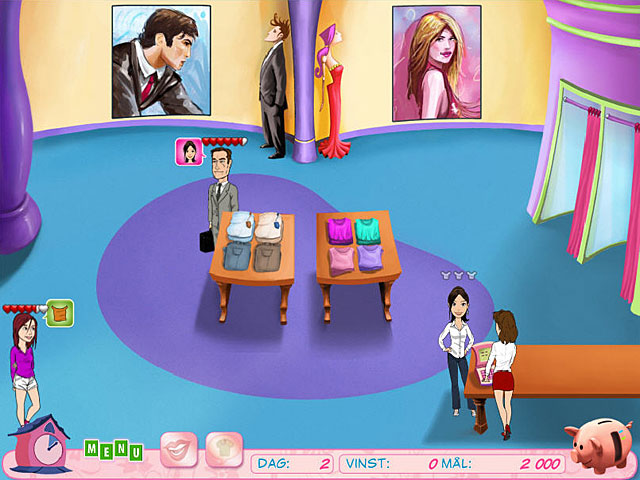Select the businessman's saleswoman request bubble
The height and width of the screenshot is (480, 640).
click(x=187, y=151)
